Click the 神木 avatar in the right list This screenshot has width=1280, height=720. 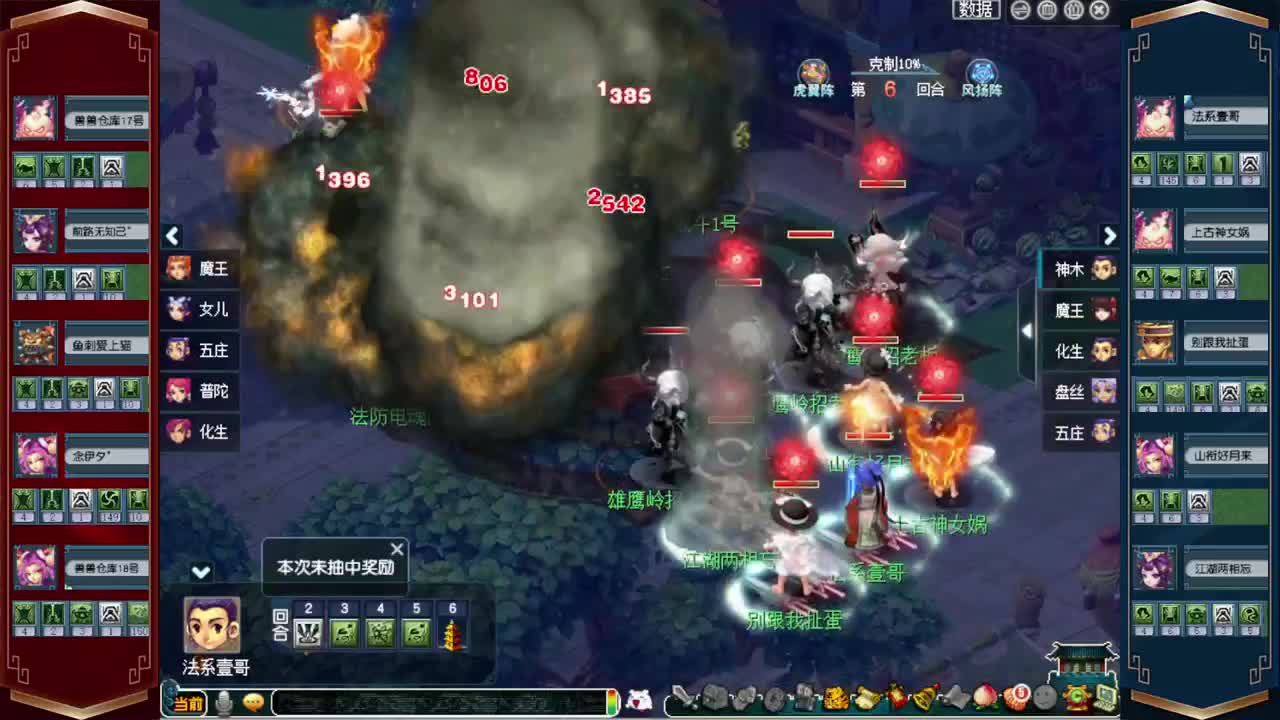[1104, 269]
